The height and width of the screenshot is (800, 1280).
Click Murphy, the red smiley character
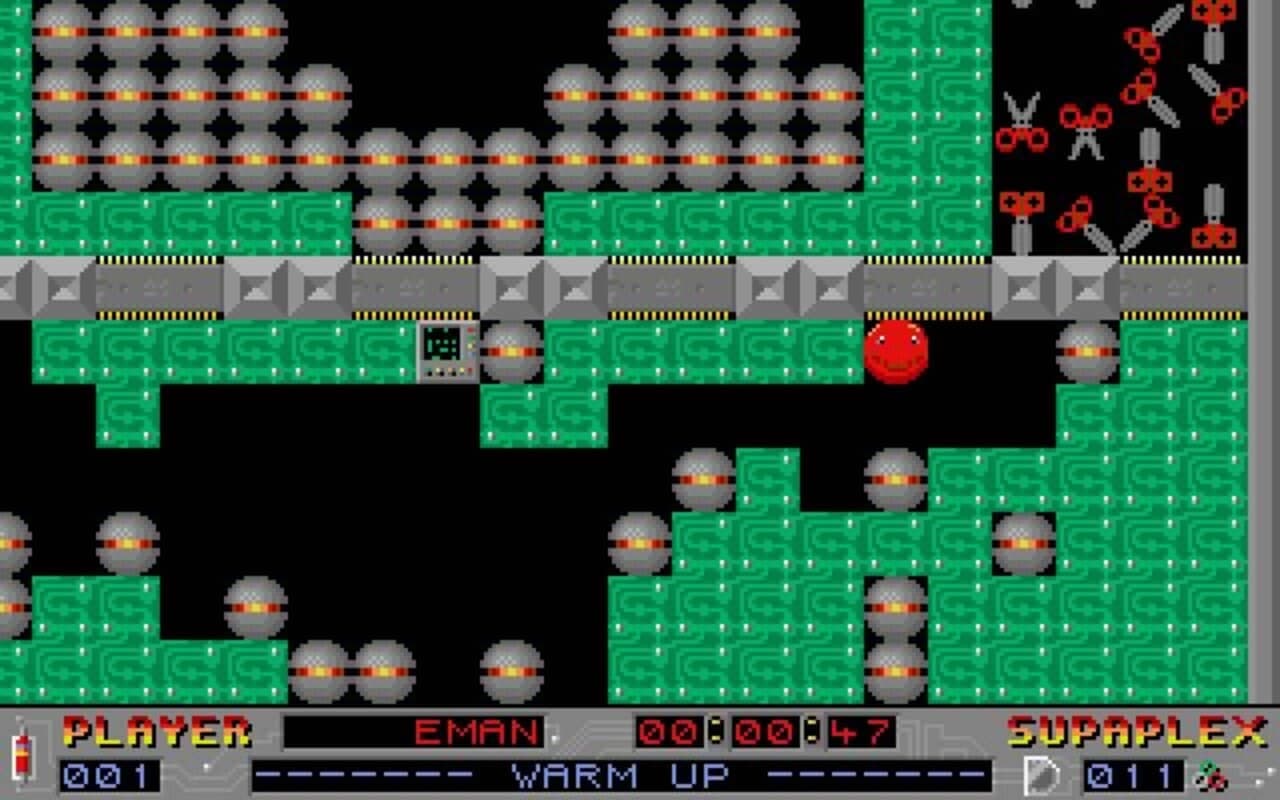pyautogui.click(x=896, y=352)
